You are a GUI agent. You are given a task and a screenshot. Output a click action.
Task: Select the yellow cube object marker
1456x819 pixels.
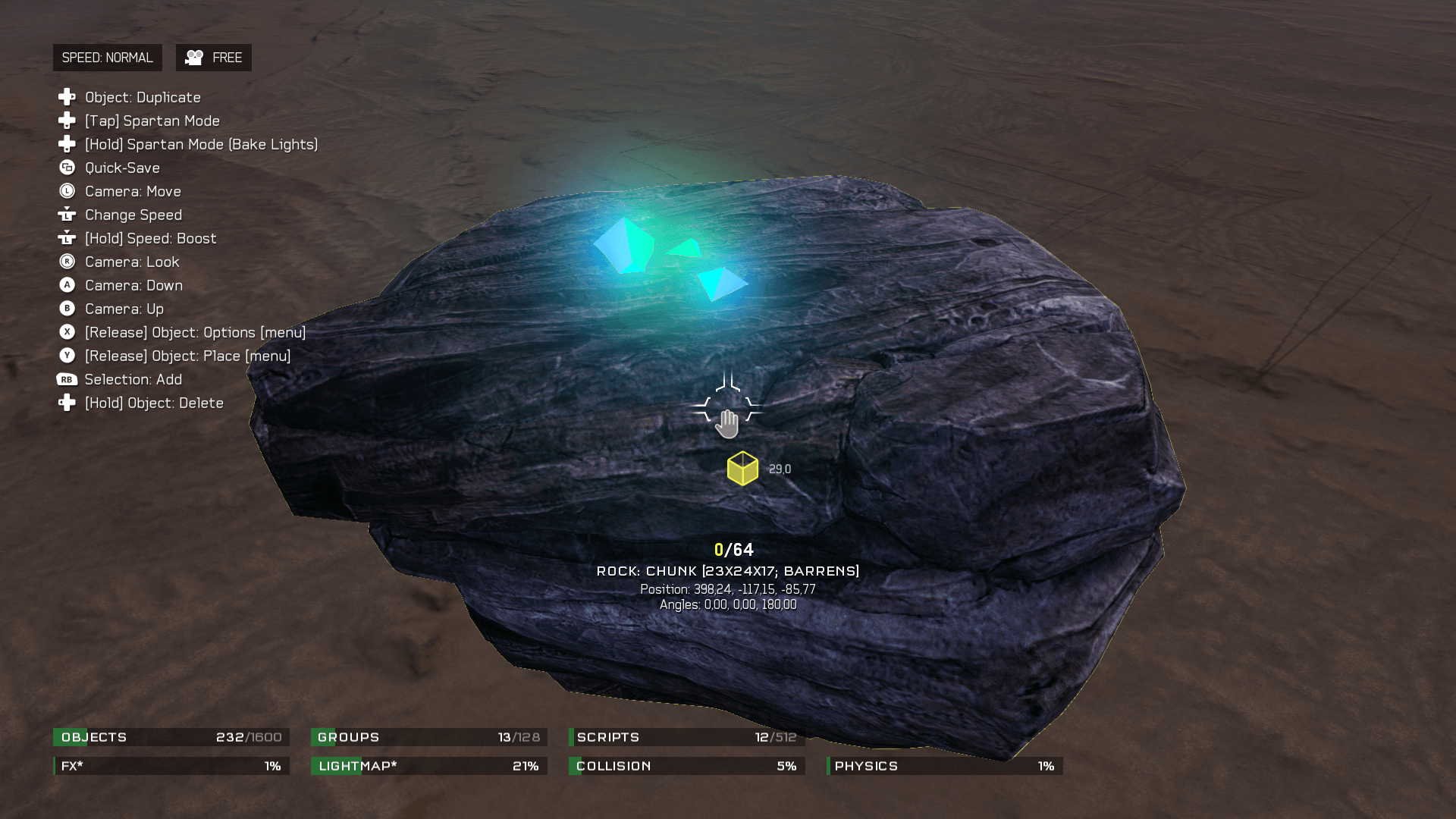742,469
